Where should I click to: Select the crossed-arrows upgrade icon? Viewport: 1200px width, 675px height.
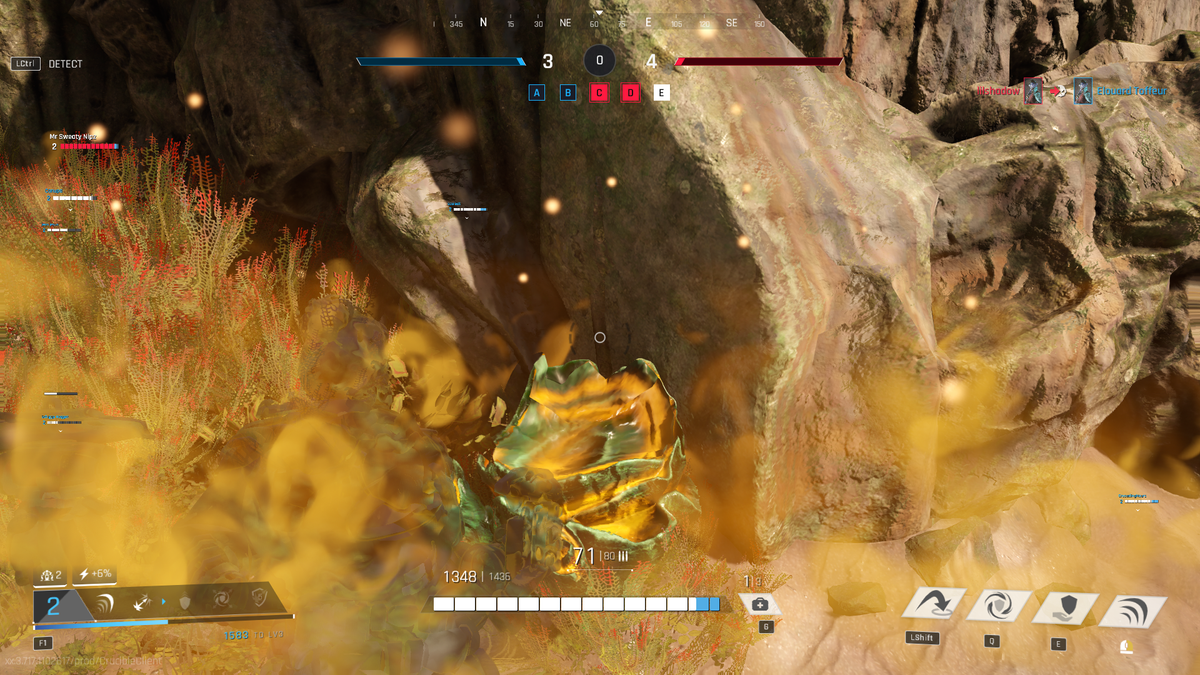(x=142, y=601)
